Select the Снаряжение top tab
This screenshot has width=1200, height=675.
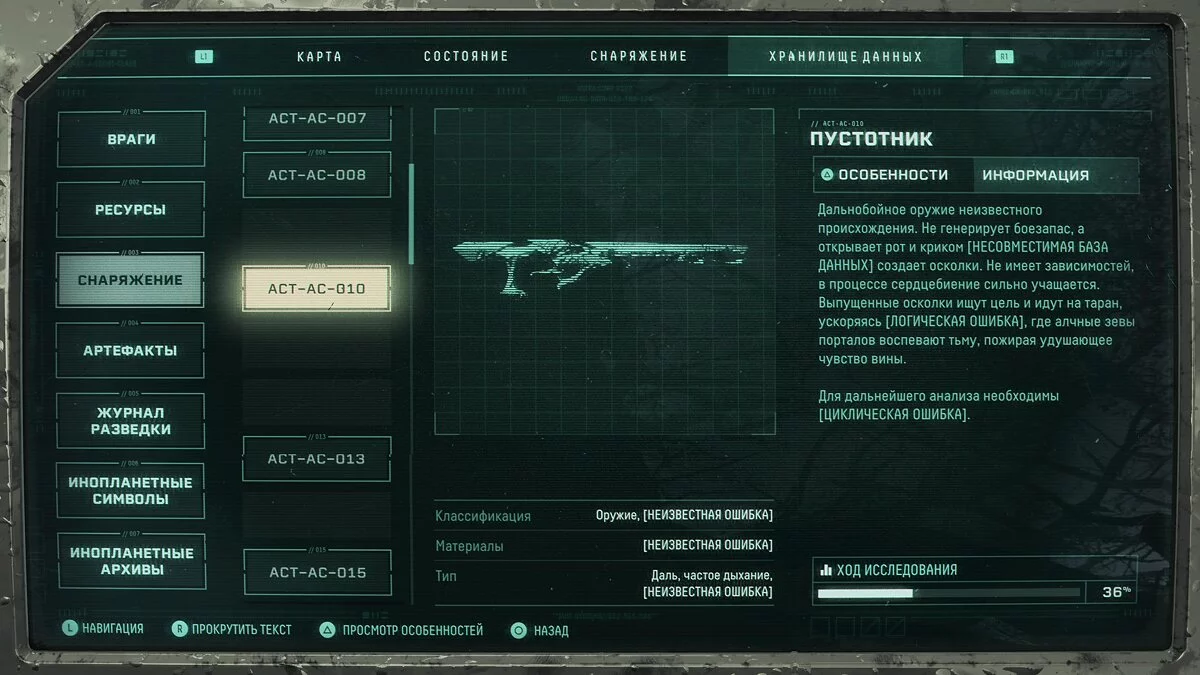(636, 57)
